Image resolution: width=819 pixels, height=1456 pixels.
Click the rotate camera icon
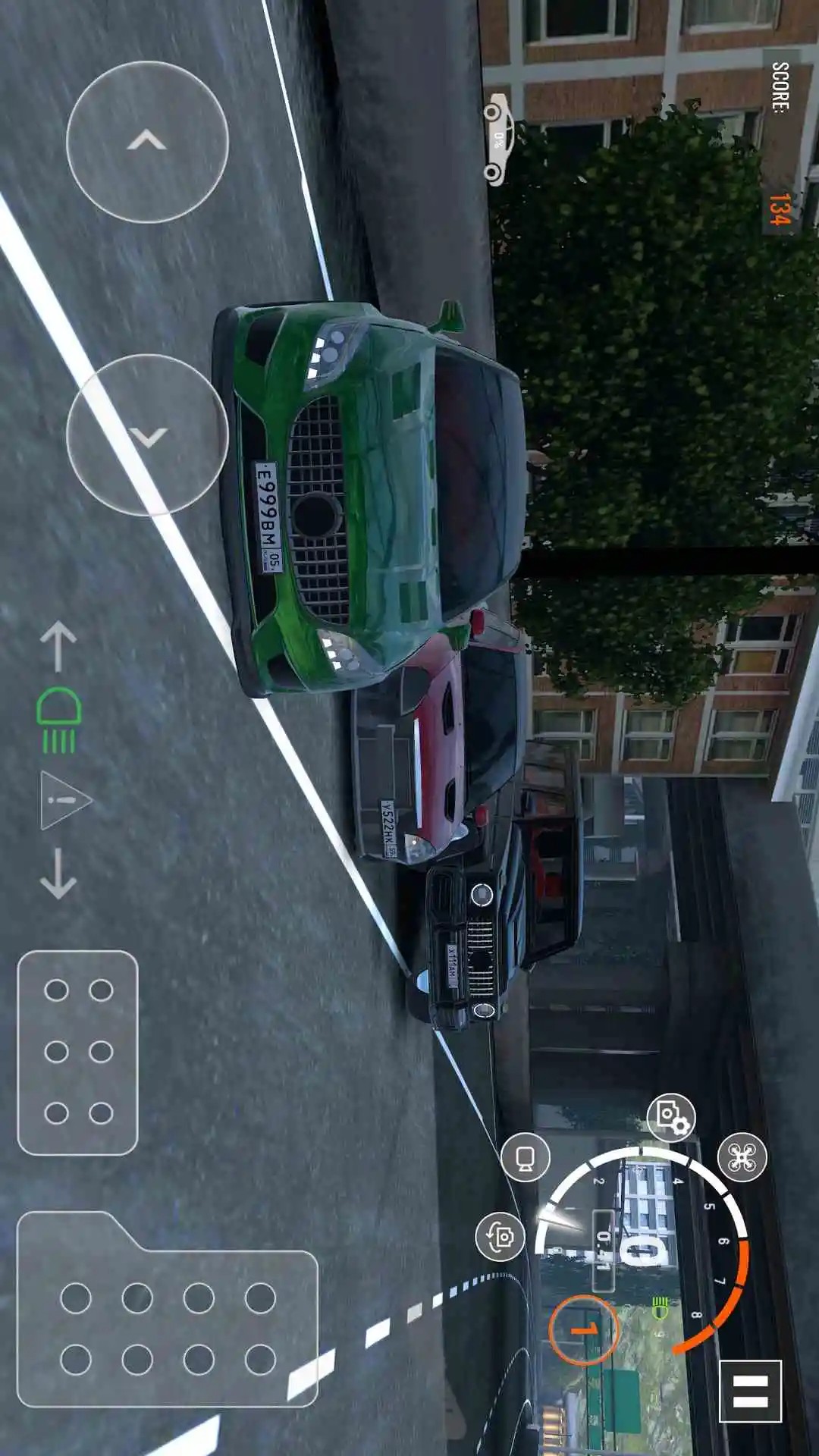[x=500, y=1236]
